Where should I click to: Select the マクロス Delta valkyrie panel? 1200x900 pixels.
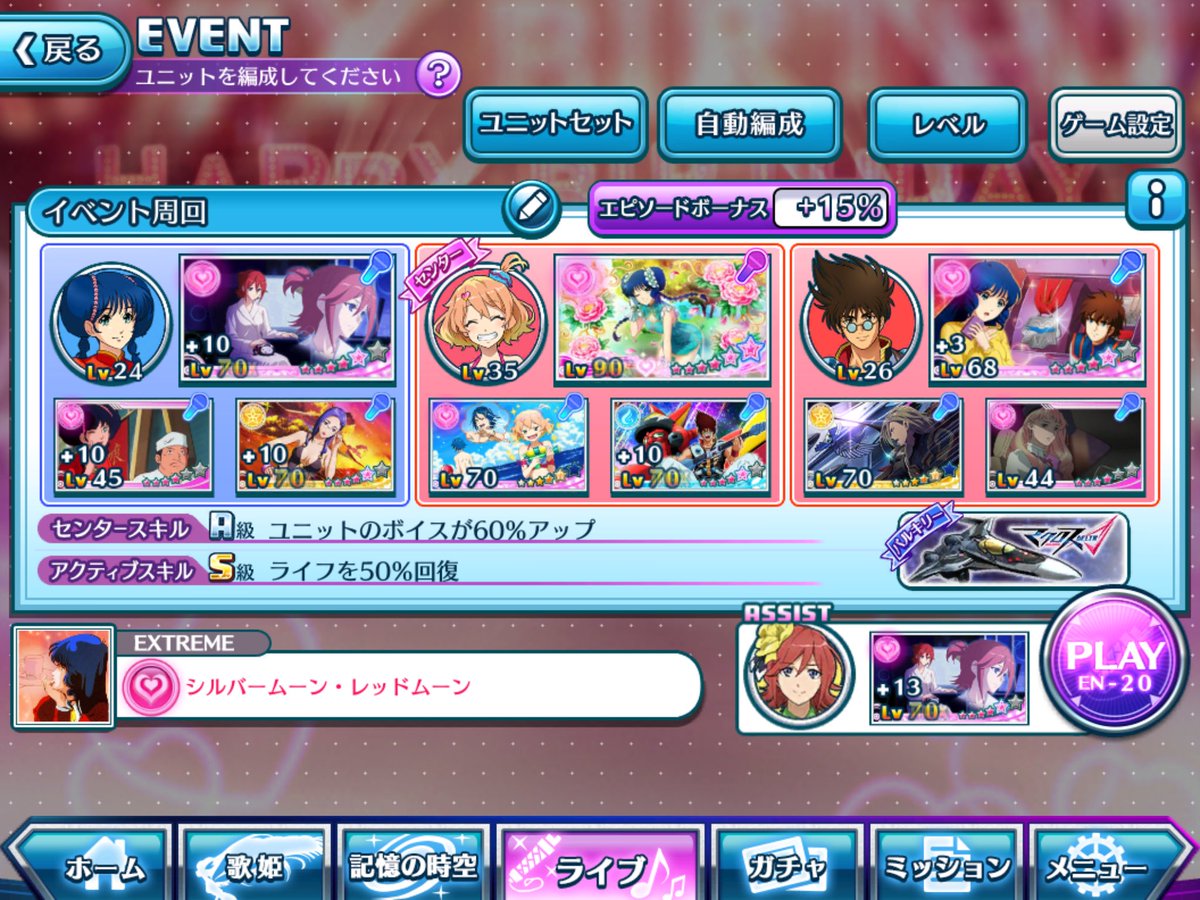1012,548
